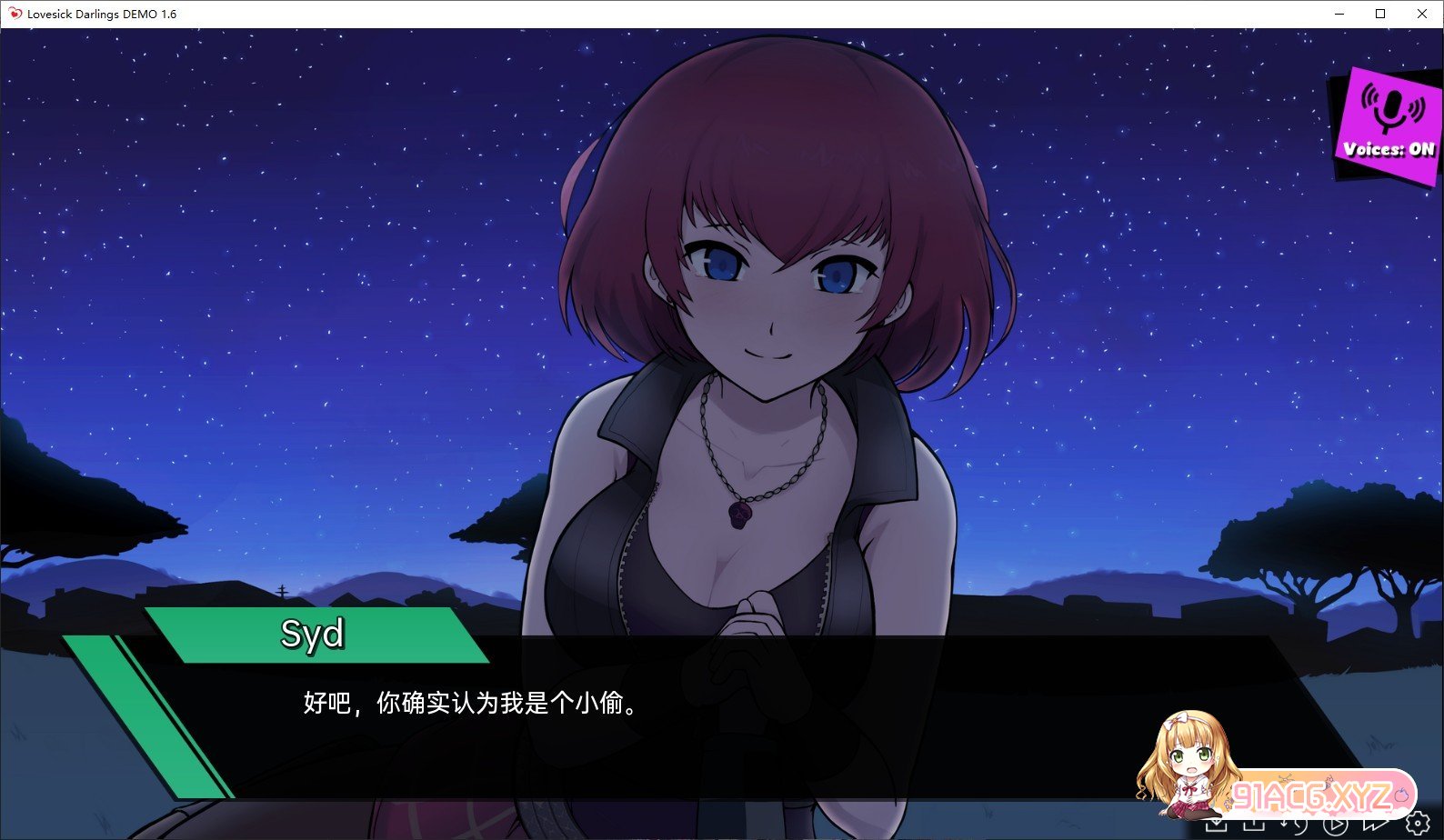This screenshot has width=1444, height=840.
Task: Open the history log curved-arrow icon
Action: coord(1295,824)
